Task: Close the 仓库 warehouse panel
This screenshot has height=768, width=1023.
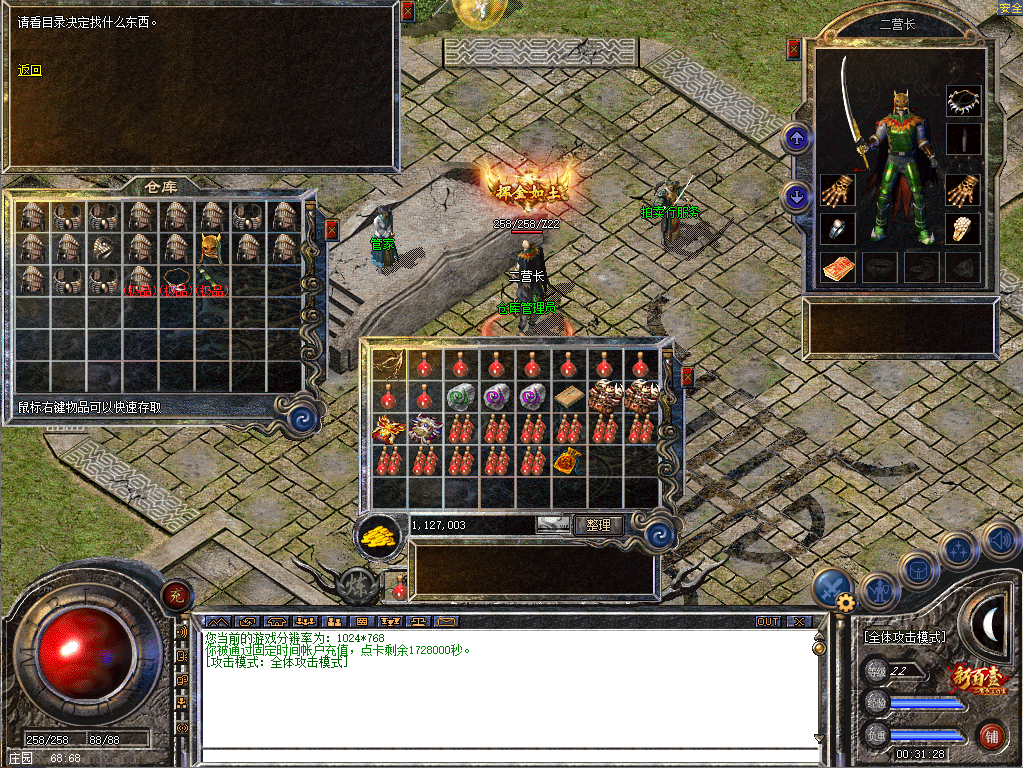Action: (332, 229)
